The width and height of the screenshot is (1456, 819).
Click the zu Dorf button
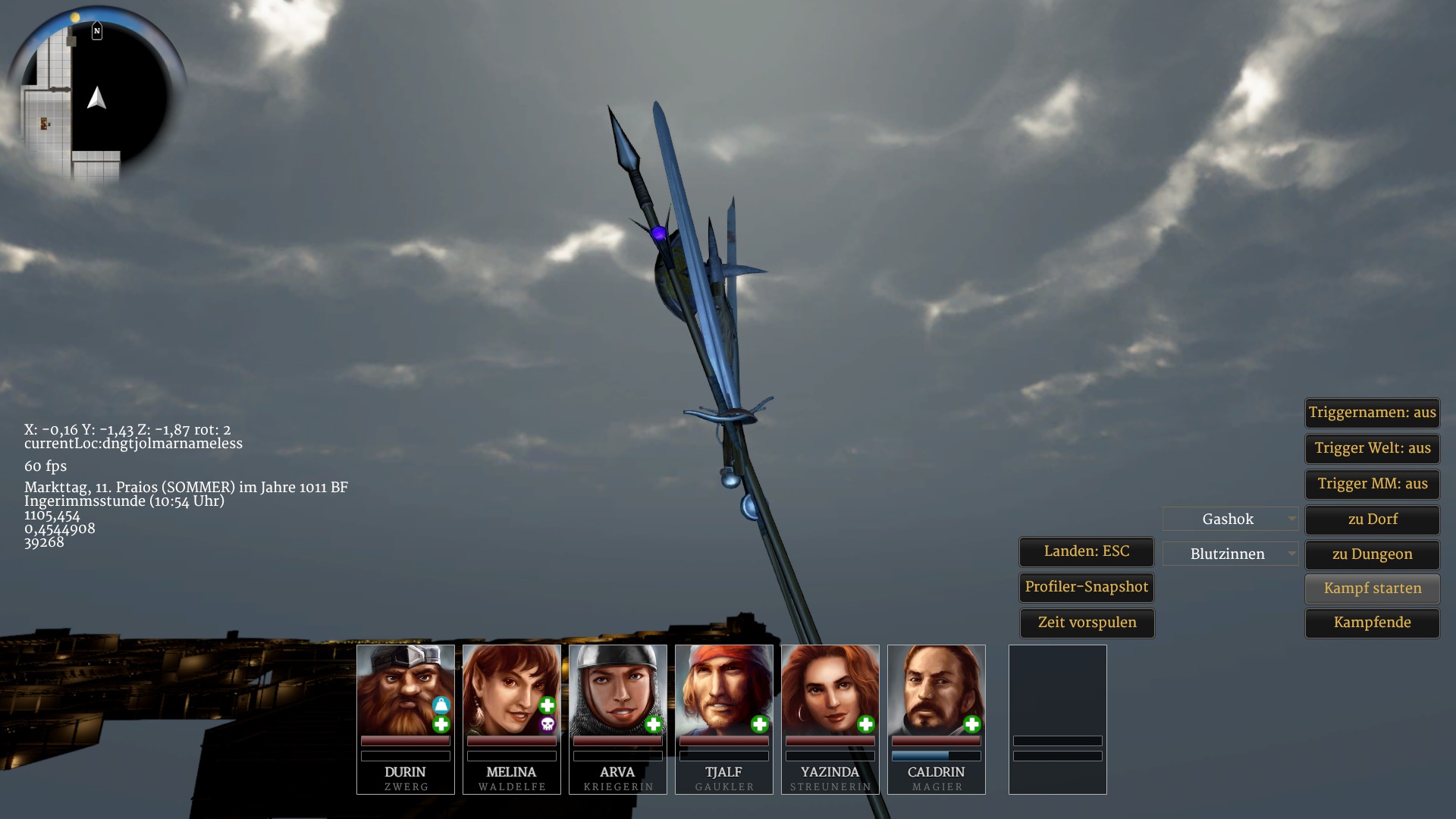[x=1372, y=519]
